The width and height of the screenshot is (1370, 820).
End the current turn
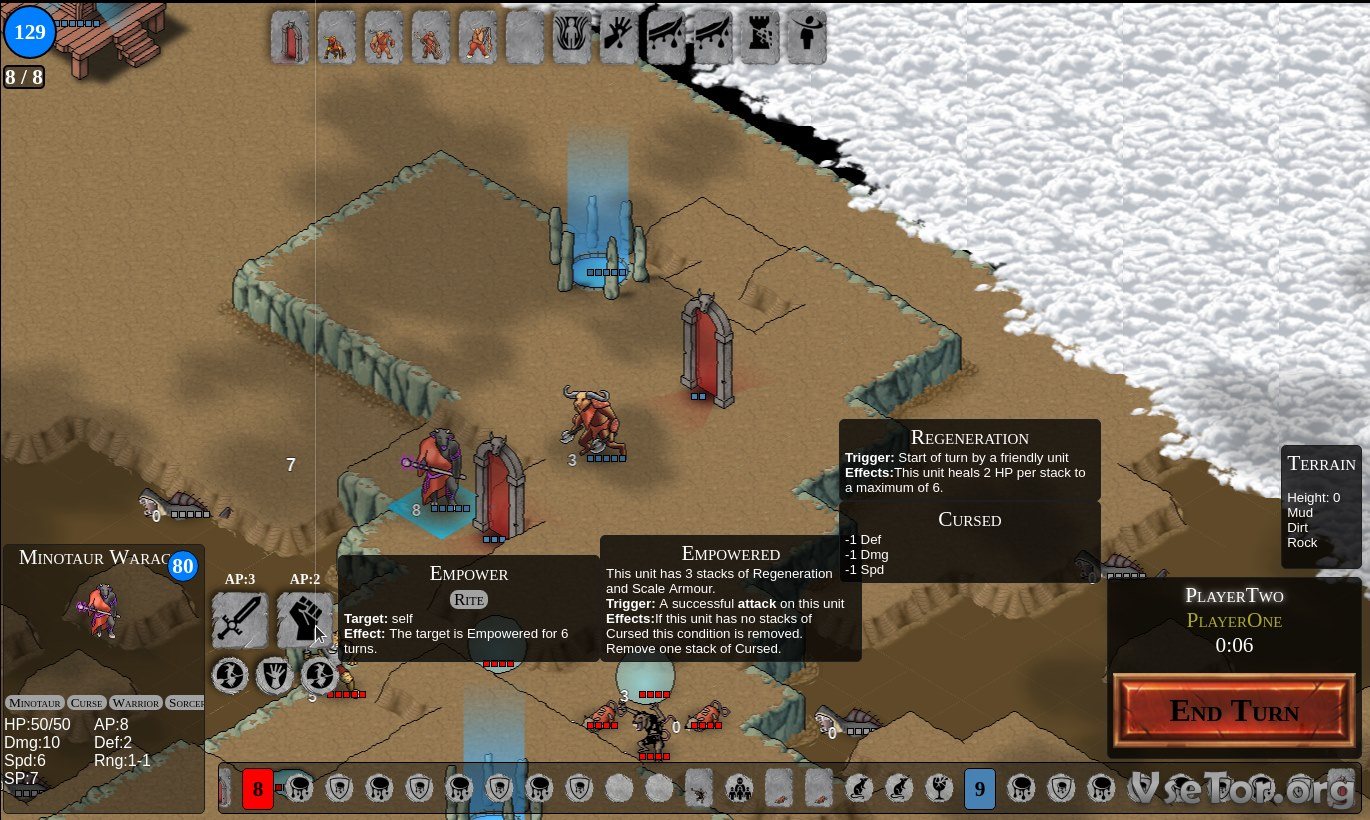[x=1234, y=710]
